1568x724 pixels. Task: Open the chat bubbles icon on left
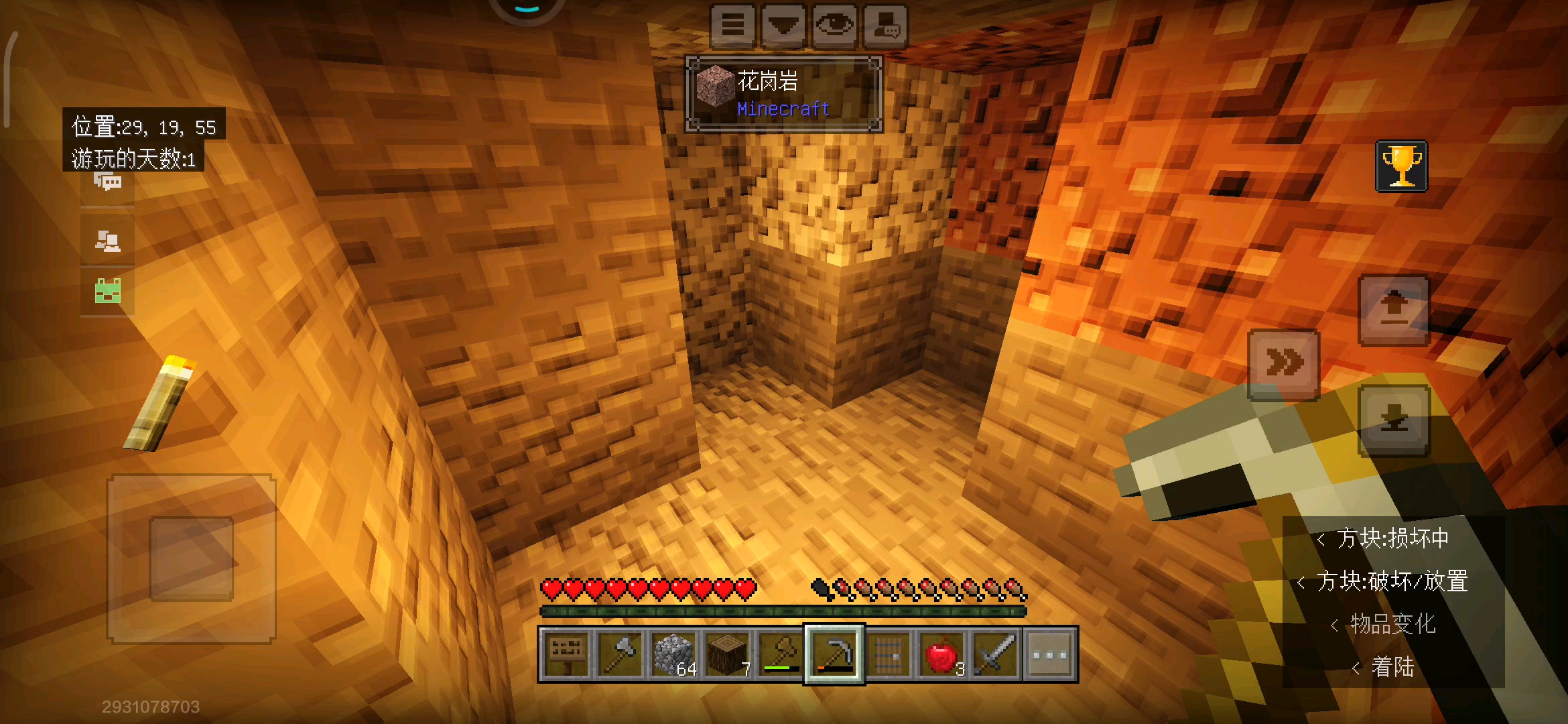tap(107, 182)
